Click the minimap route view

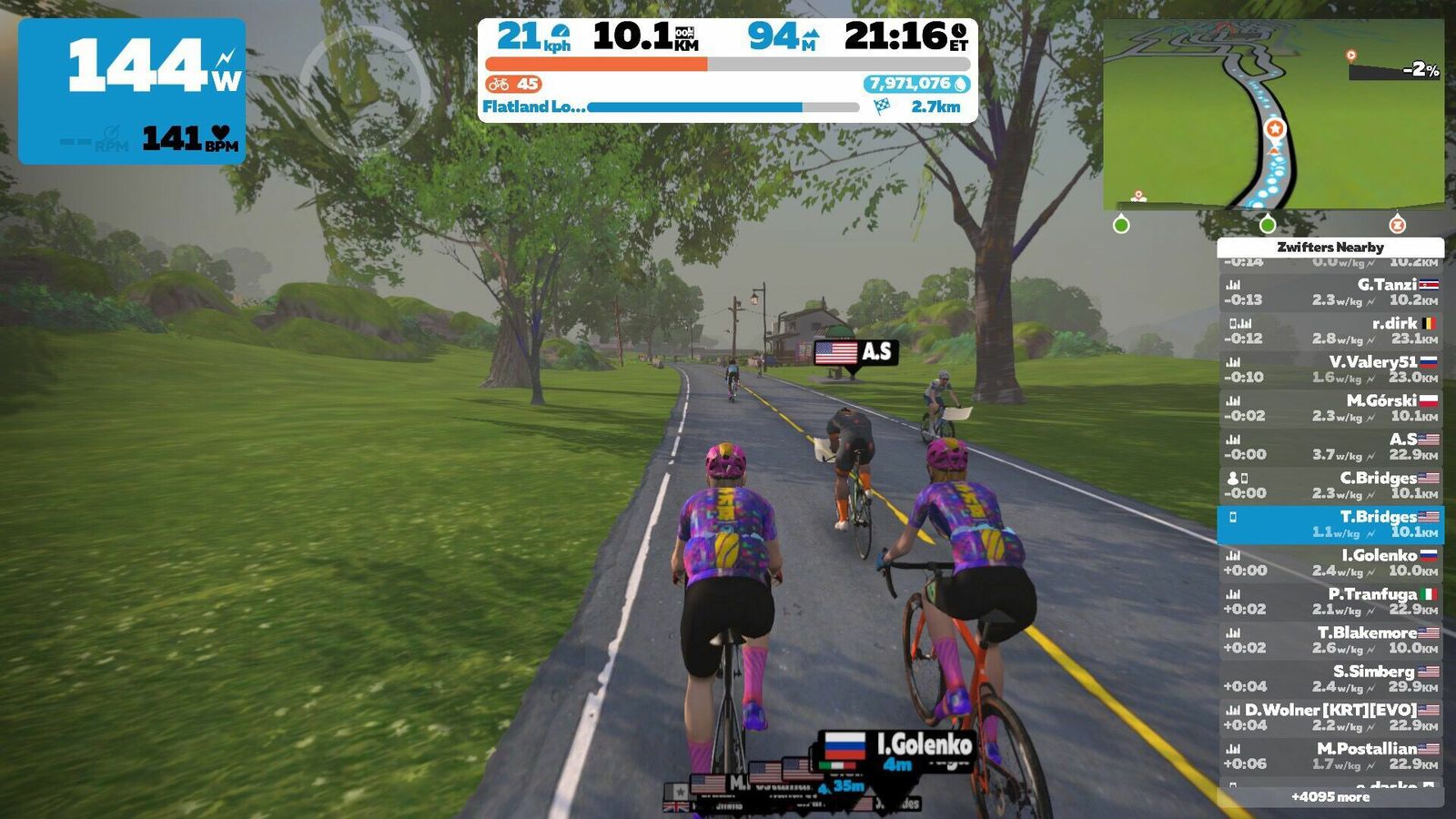[x=1272, y=116]
